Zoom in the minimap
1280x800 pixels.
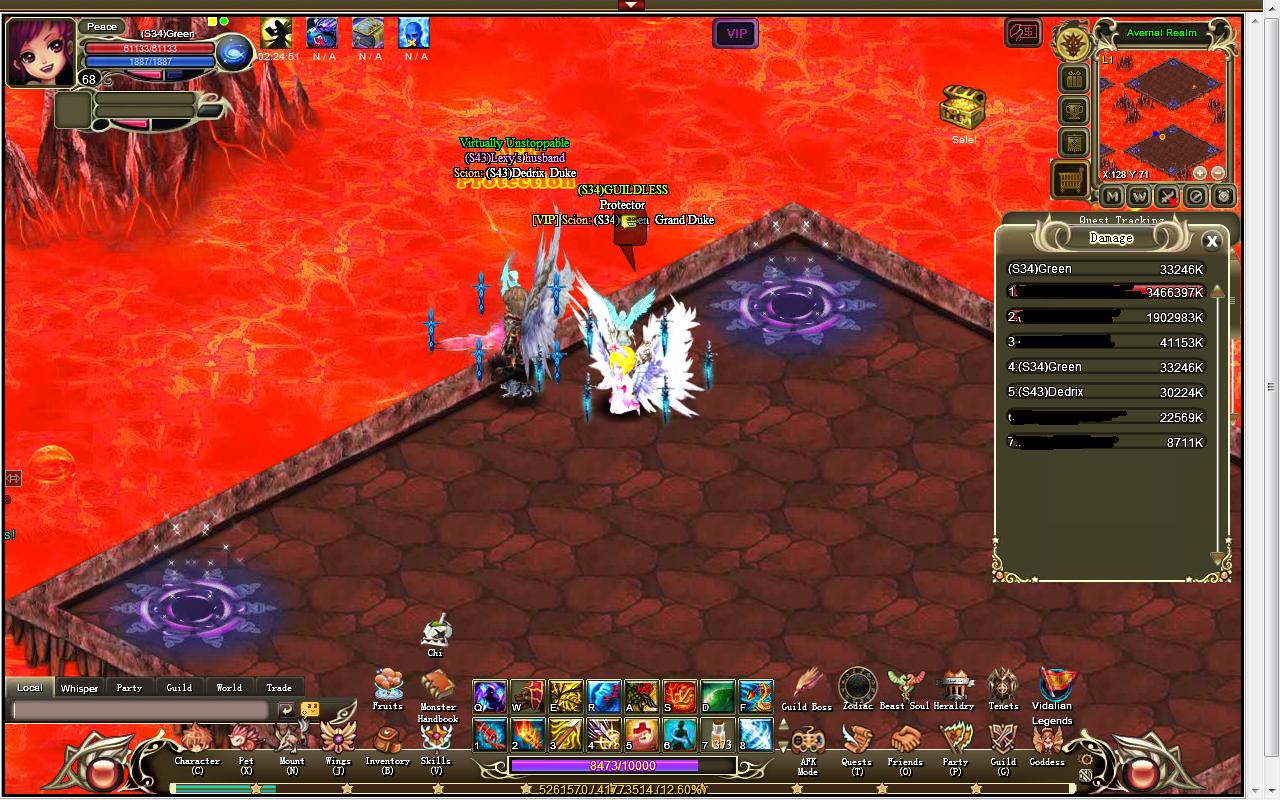(x=1200, y=173)
